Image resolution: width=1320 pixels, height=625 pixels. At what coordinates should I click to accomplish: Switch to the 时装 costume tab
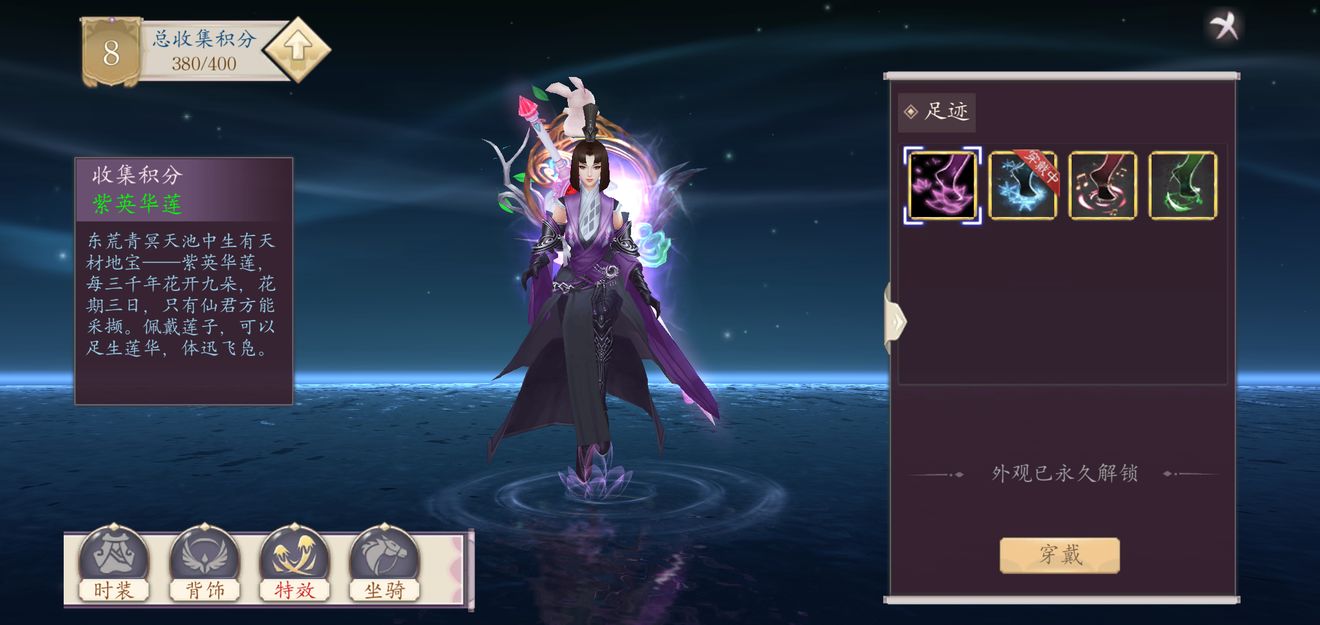click(x=113, y=565)
